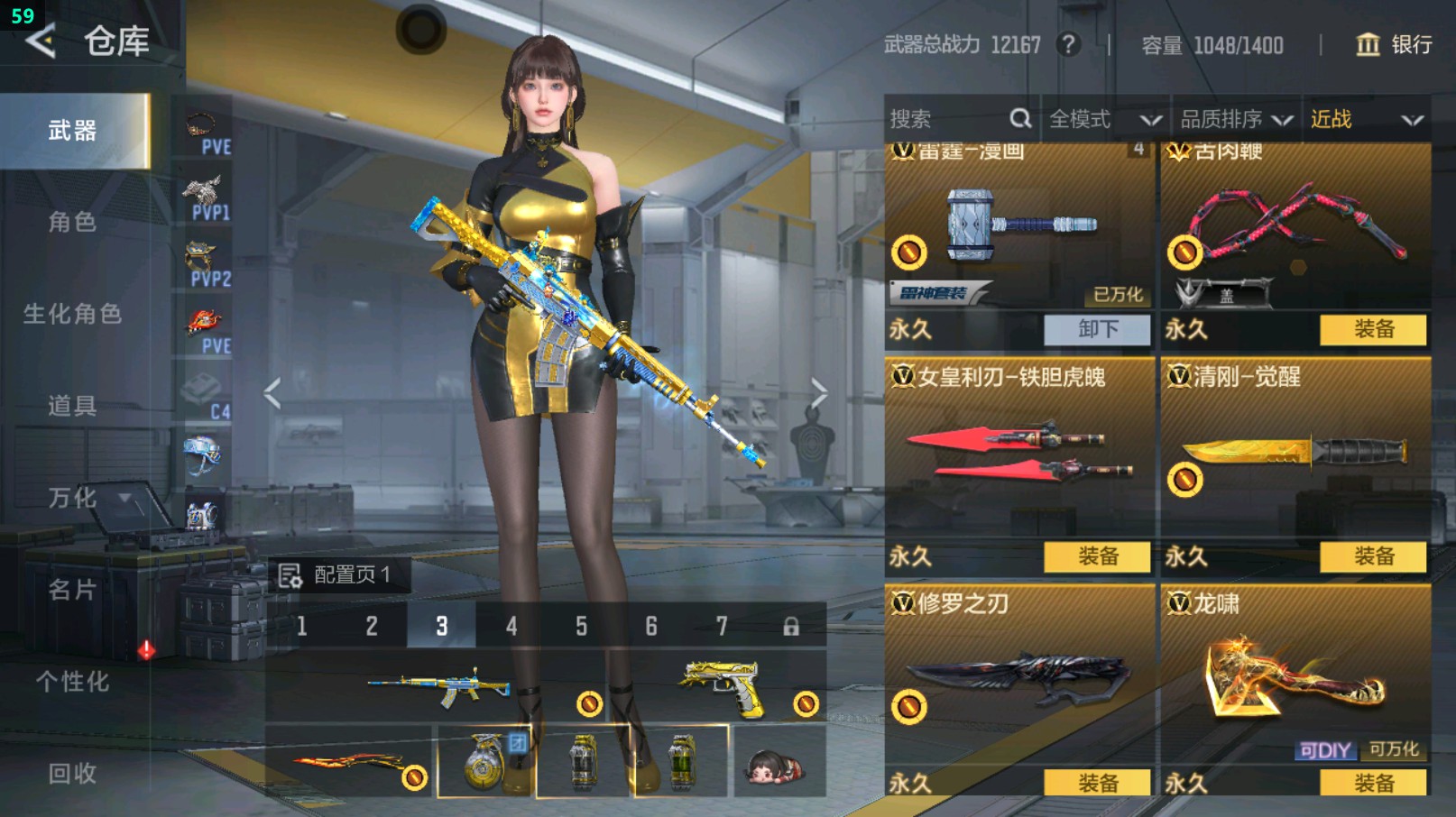Select loadout page 5
The width and height of the screenshot is (1456, 817).
[x=581, y=624]
